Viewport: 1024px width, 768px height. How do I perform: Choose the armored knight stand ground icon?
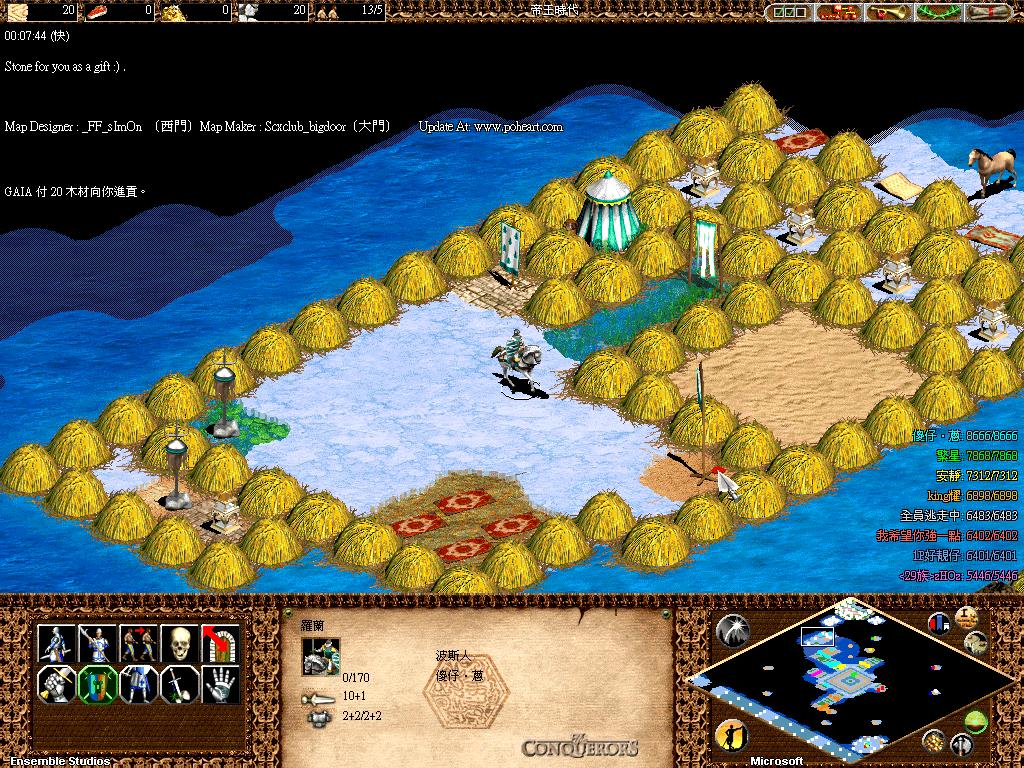pyautogui.click(x=139, y=685)
